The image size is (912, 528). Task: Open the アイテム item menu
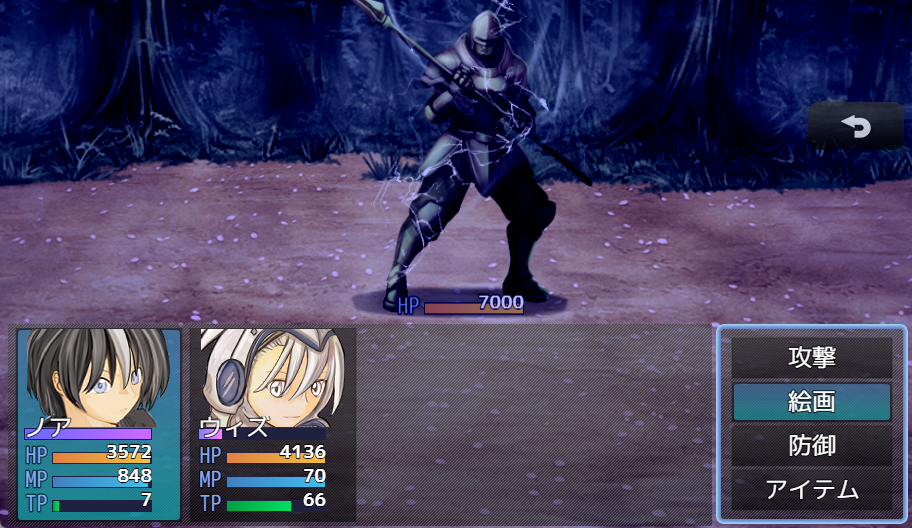pos(811,490)
